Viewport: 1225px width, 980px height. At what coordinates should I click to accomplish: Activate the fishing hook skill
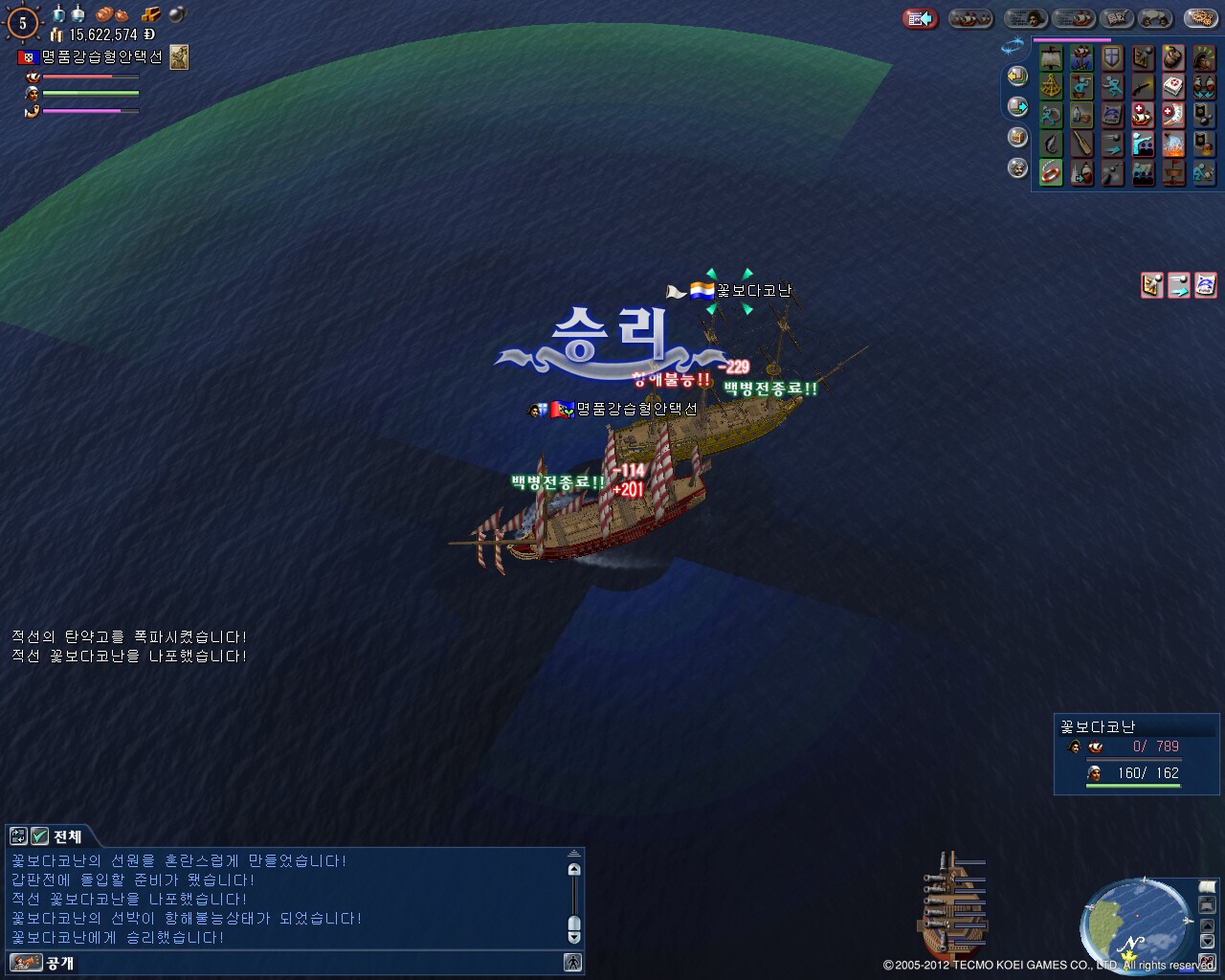pos(1051,145)
